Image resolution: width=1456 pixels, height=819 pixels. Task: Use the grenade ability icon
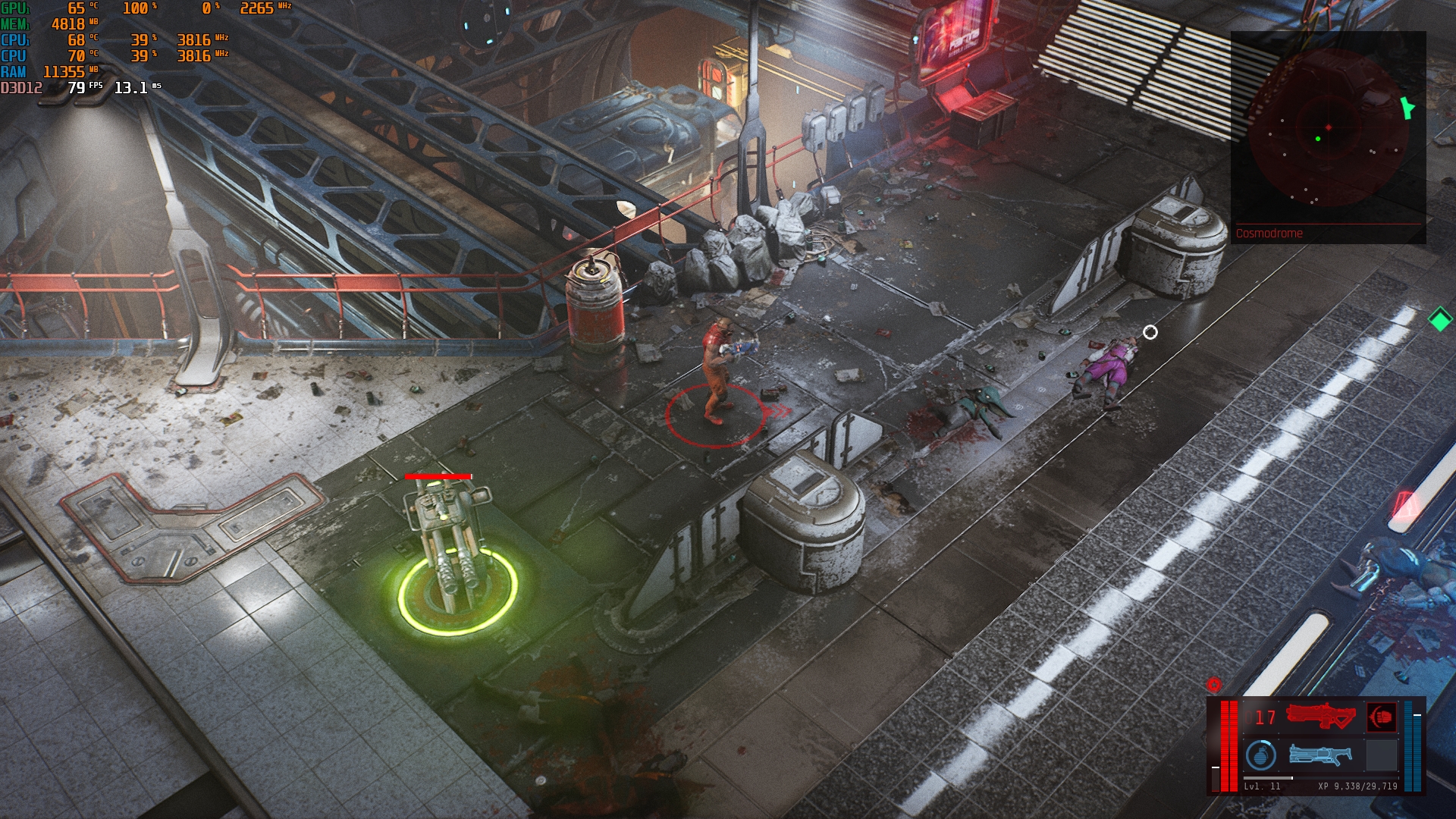1260,755
